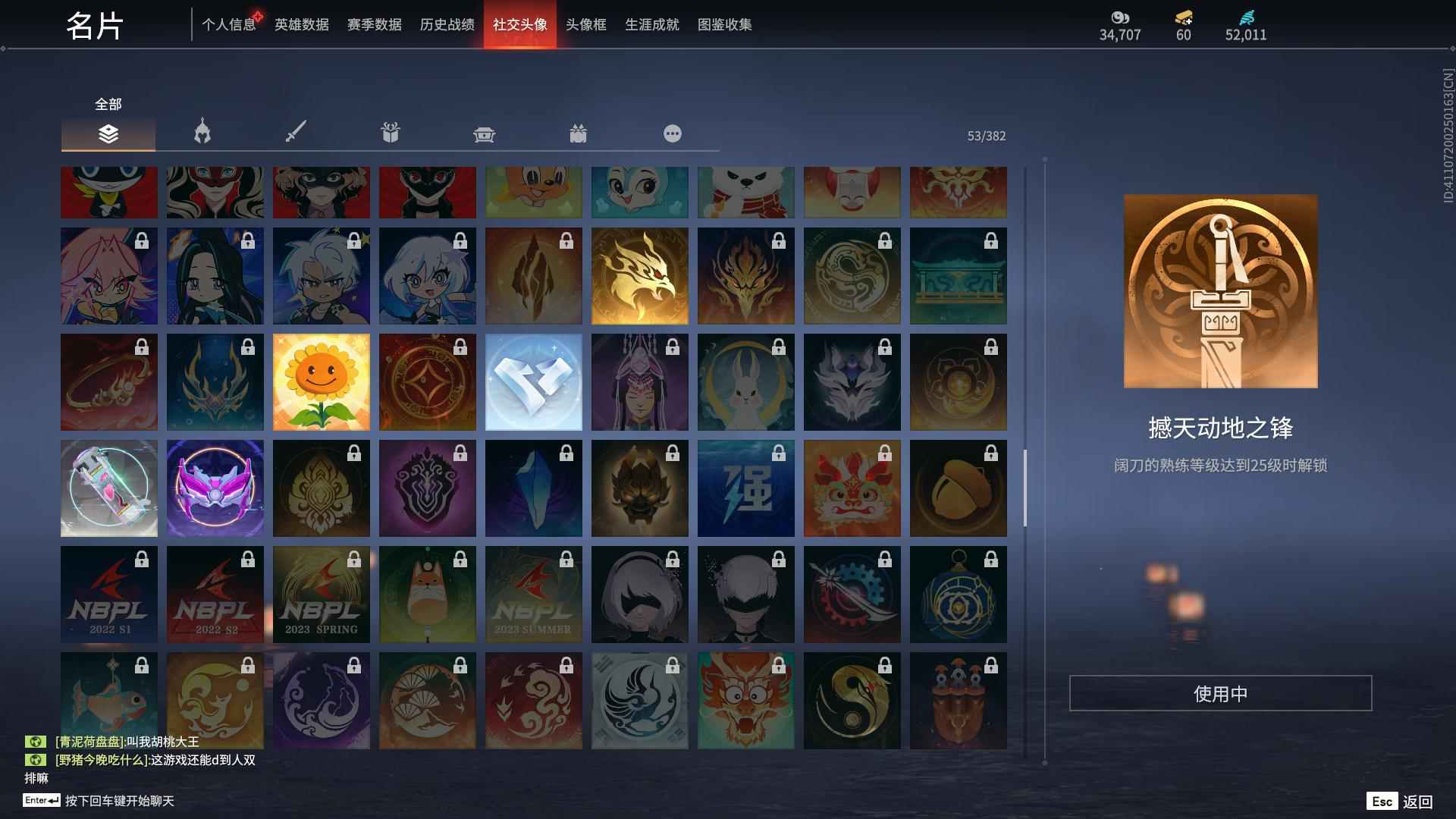
Task: Click the ellipsis miscellaneous avatar filter
Action: [672, 133]
